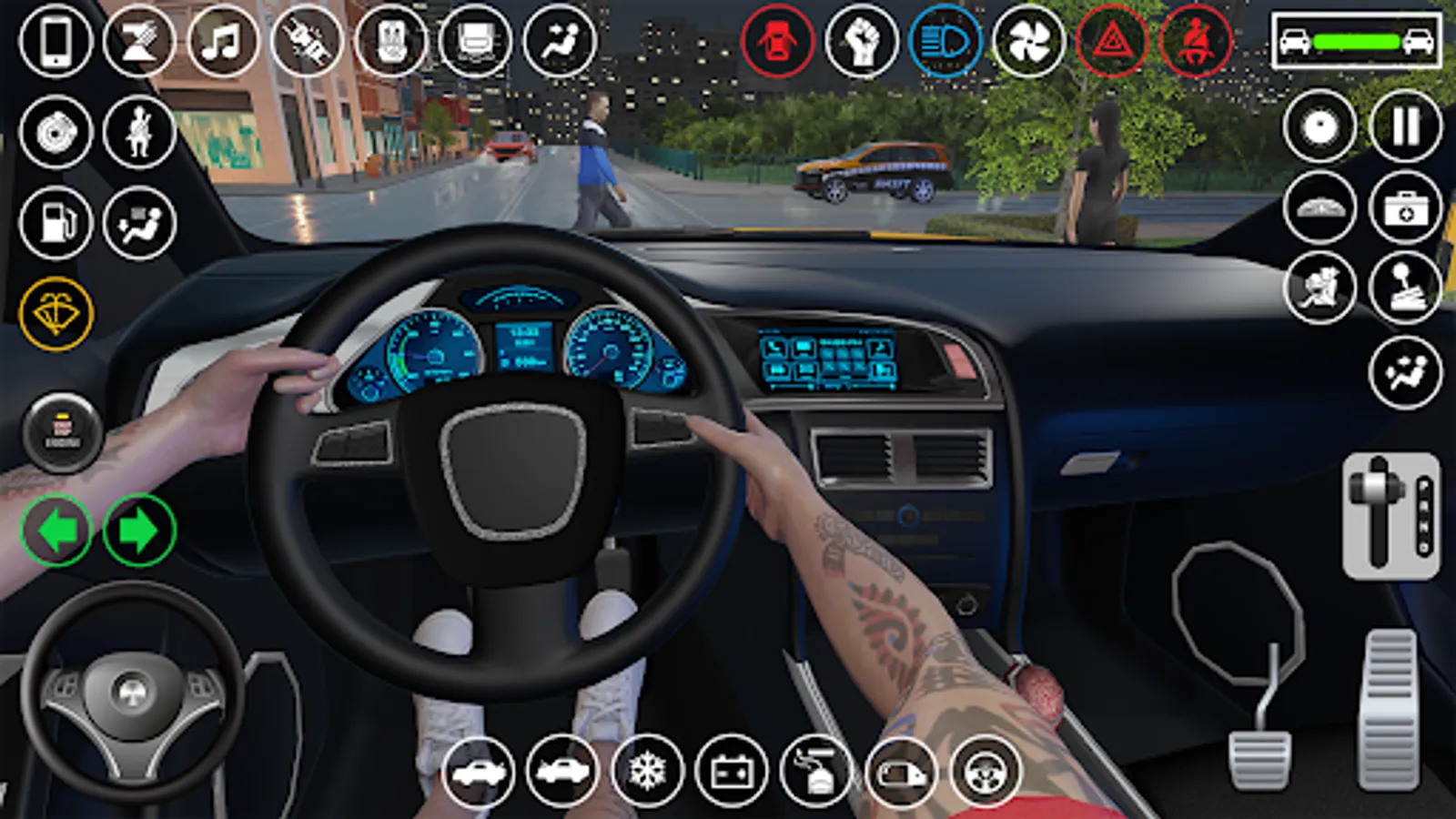Open the first aid kit button

pos(1405,209)
